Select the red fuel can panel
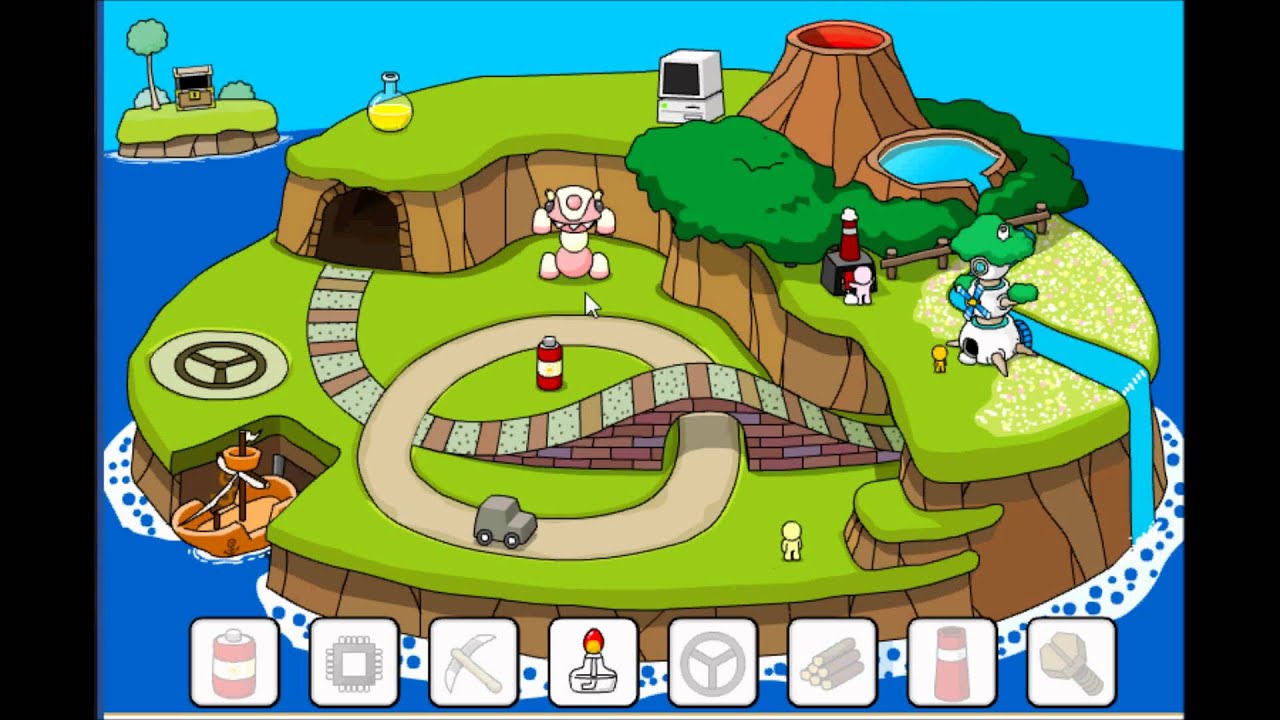 234,662
